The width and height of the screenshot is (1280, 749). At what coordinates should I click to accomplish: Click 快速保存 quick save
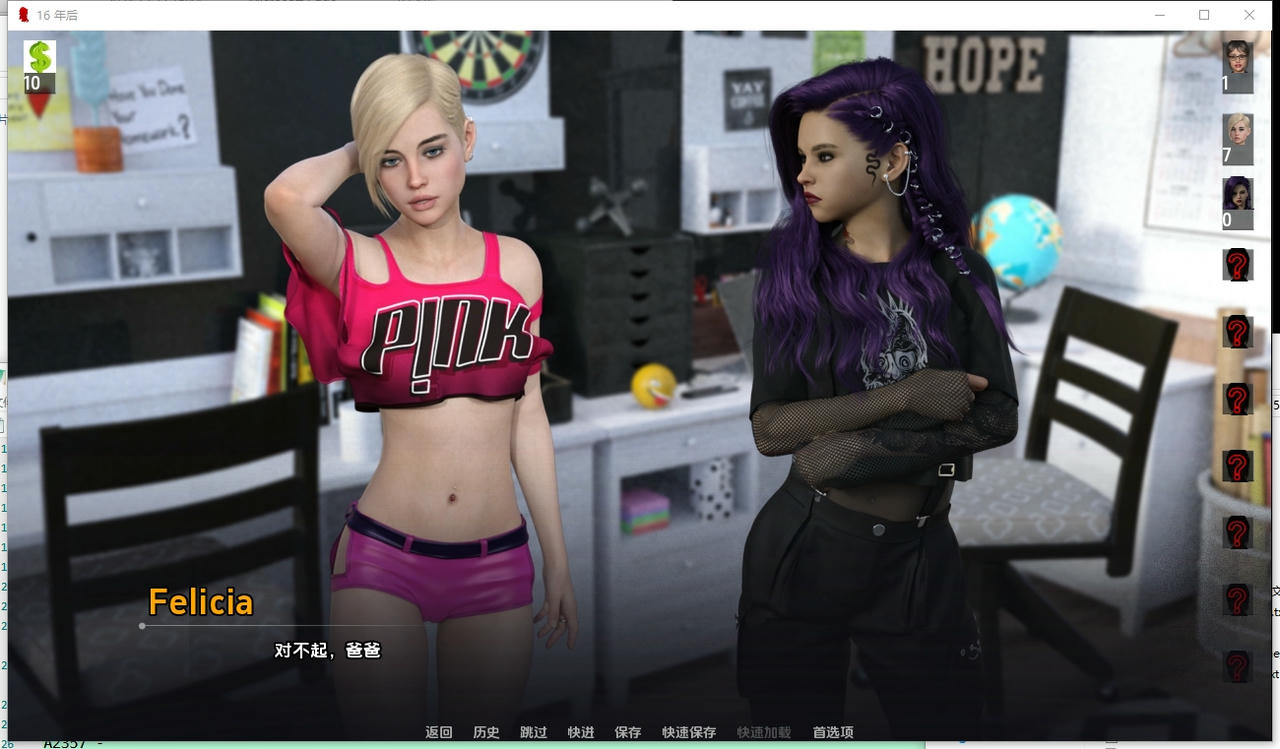coord(689,732)
